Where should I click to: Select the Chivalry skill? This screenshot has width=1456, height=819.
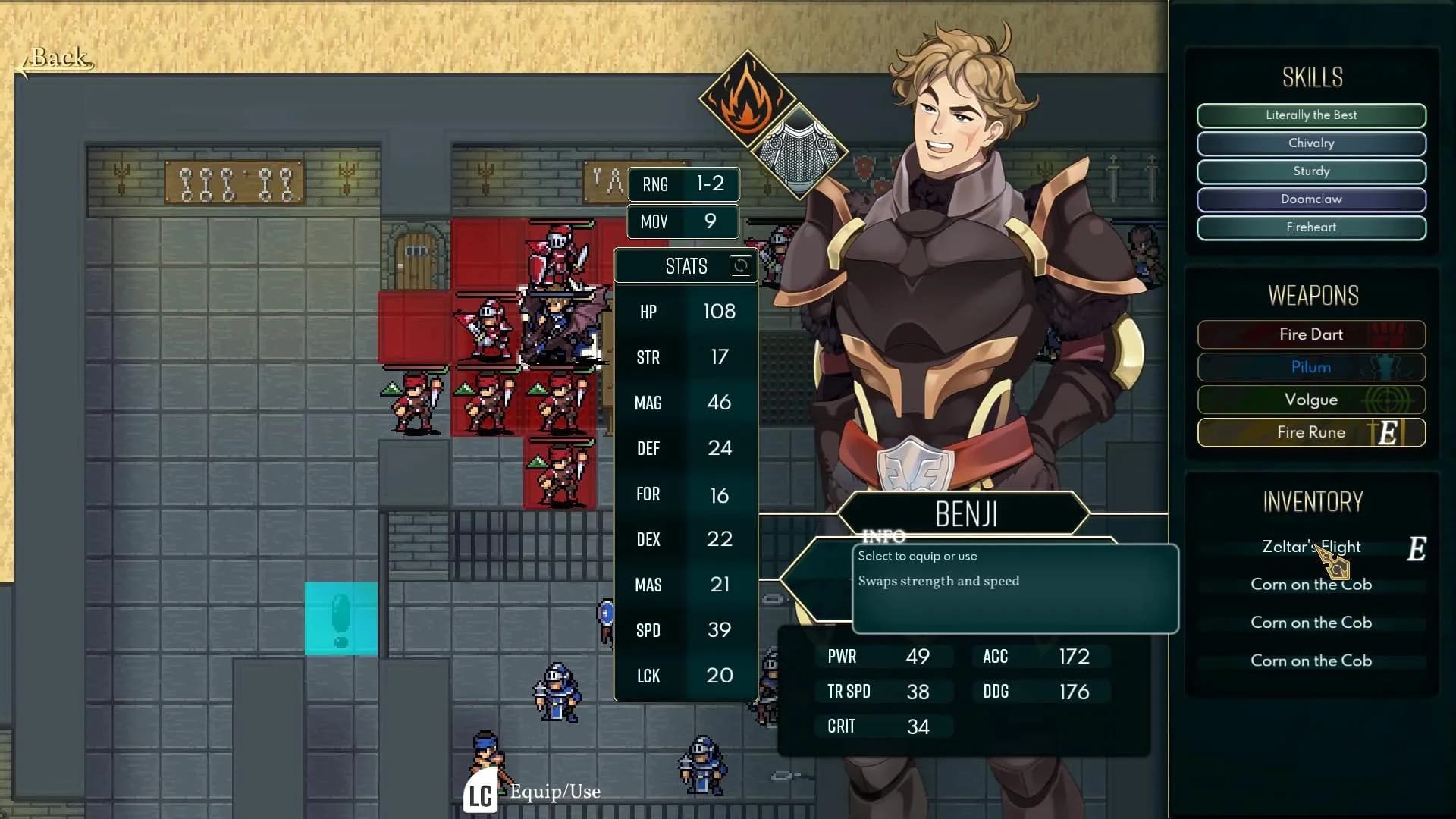pos(1311,143)
